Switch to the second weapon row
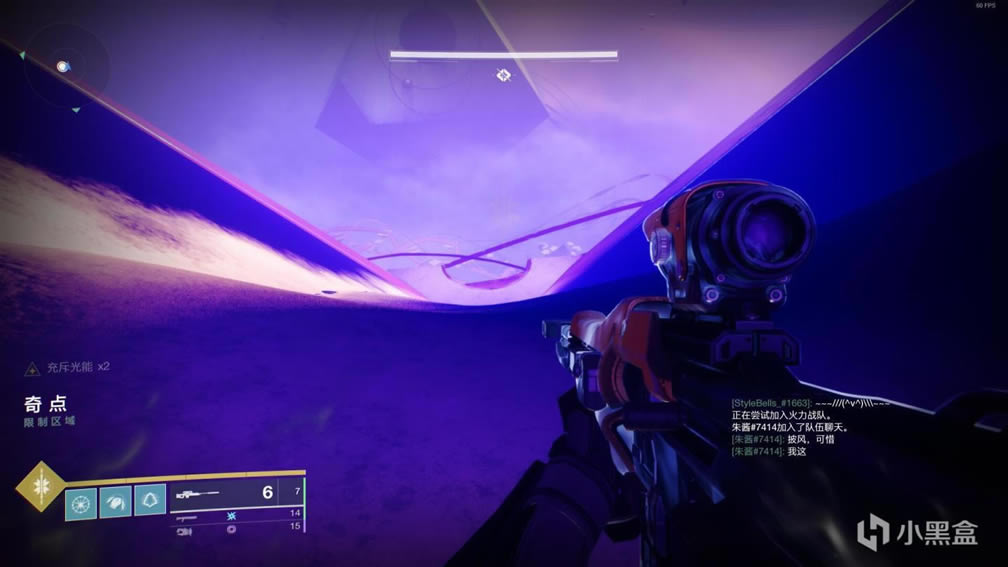Image resolution: width=1008 pixels, height=567 pixels. pyautogui.click(x=238, y=512)
